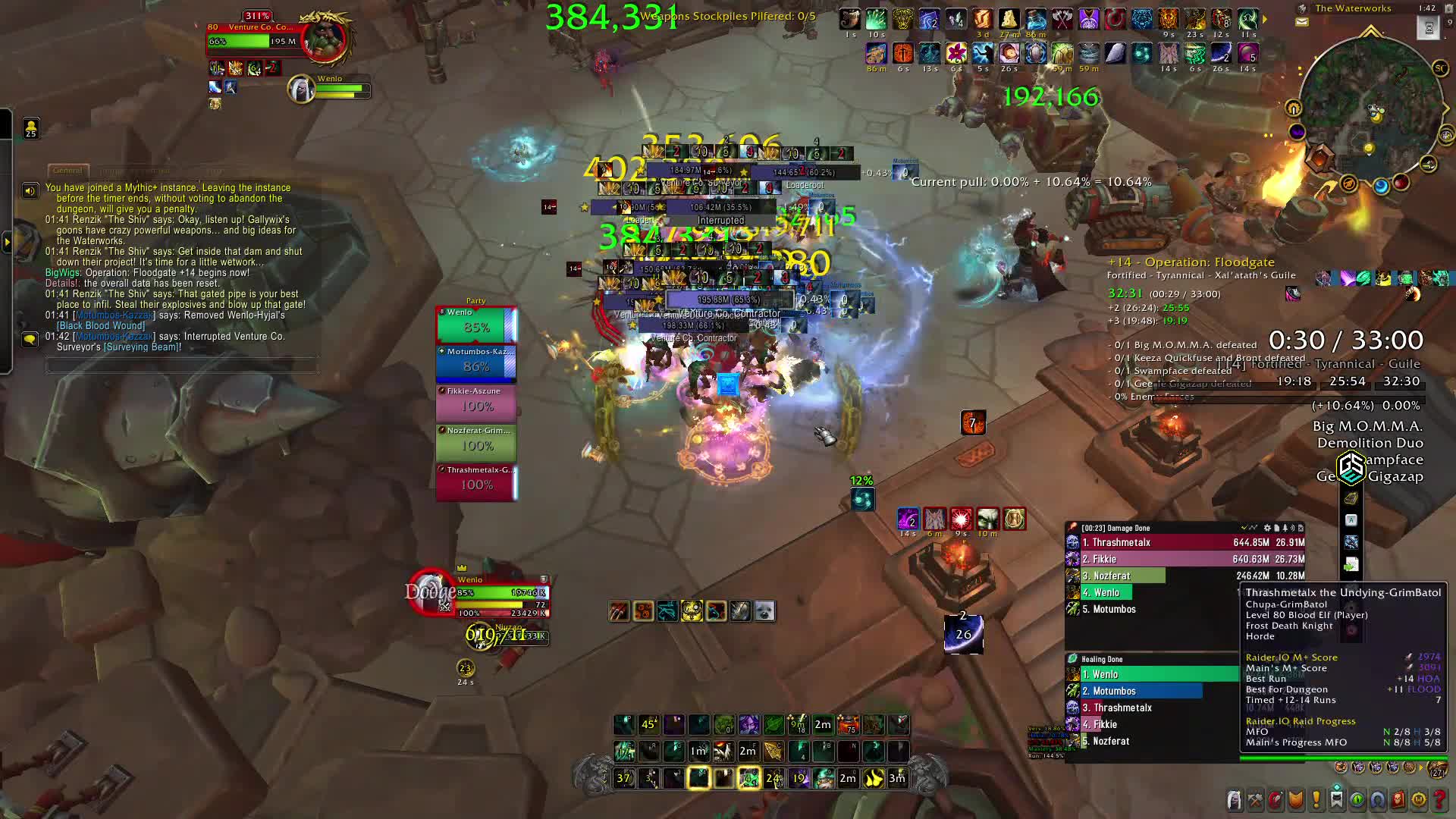Show Thrashmetalx's row in Damage Done

[1187, 542]
